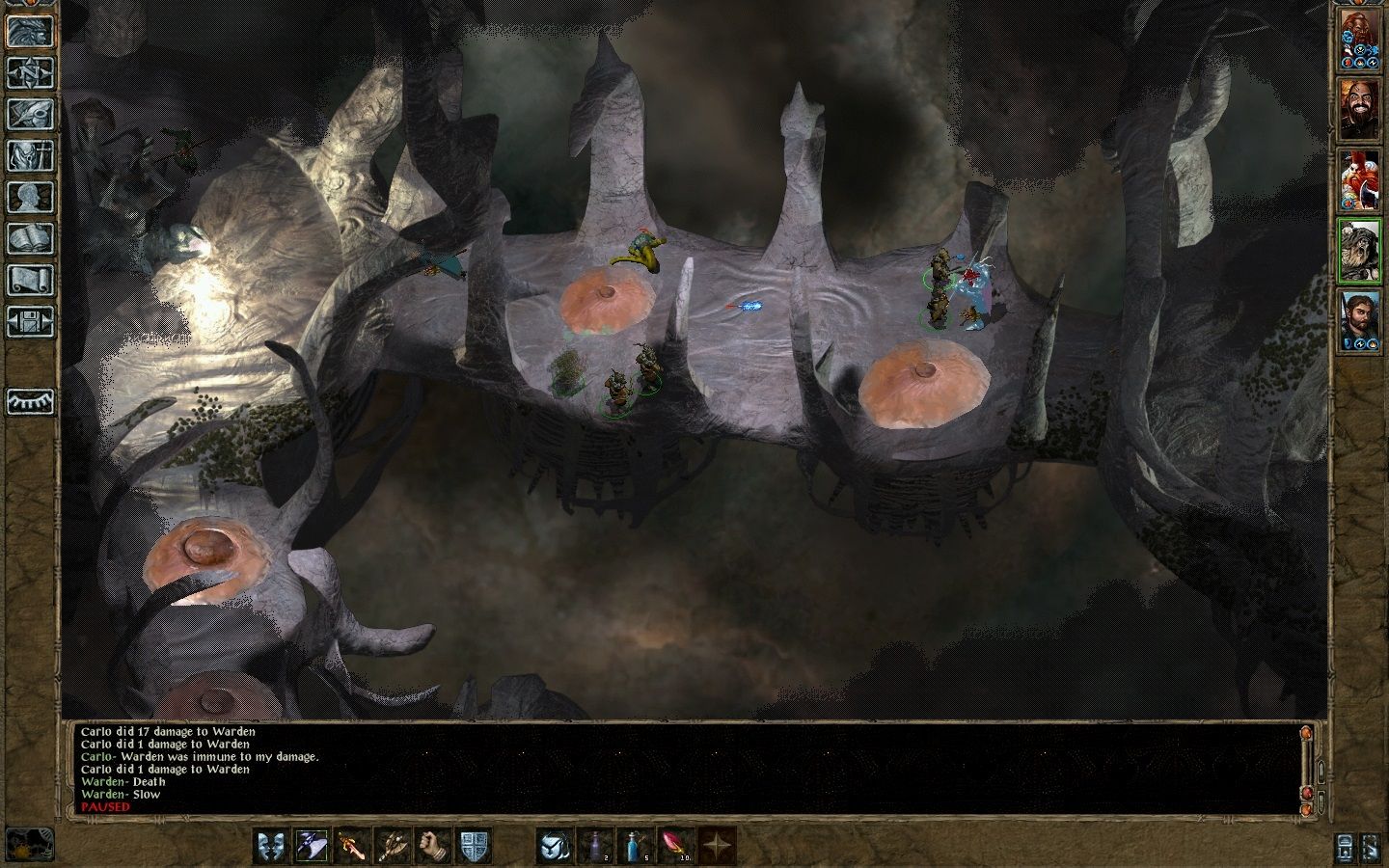Select the brown-haired human portrait at bottom
Screen dimensions: 1389x868
(x=1359, y=321)
